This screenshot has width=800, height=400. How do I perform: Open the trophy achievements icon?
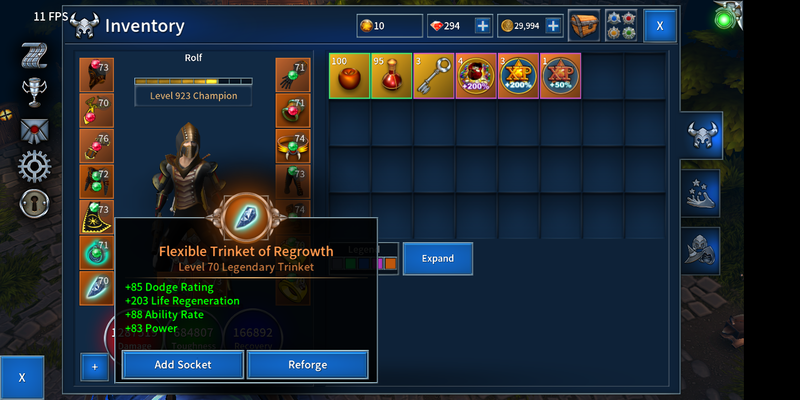35,92
